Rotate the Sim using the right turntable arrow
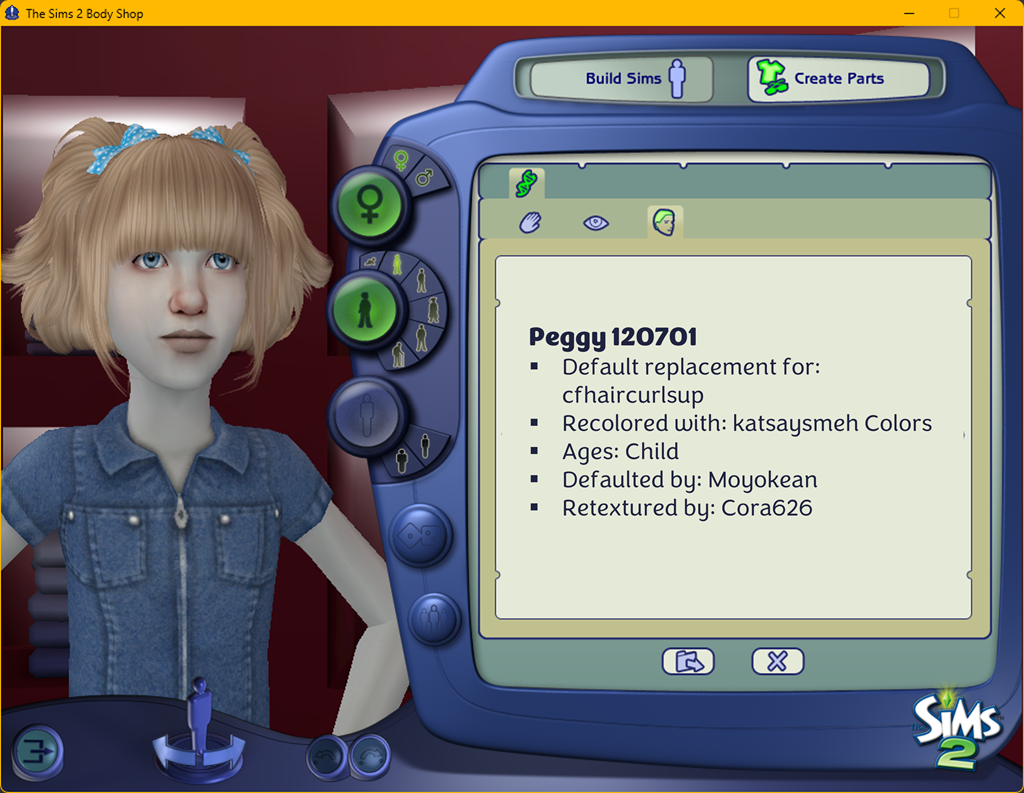 pos(232,752)
